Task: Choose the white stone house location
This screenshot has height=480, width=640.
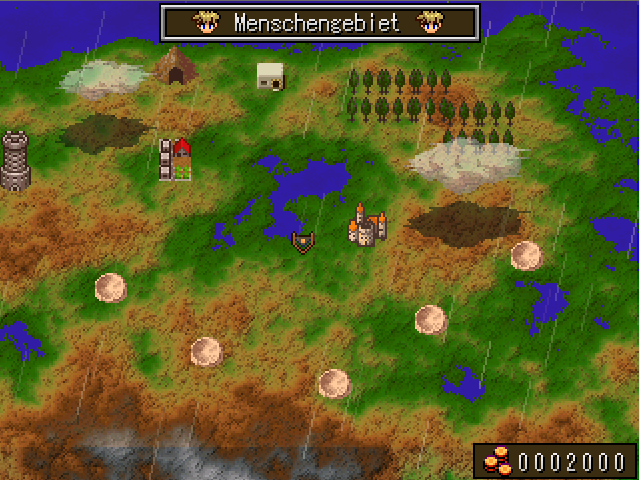Action: pyautogui.click(x=270, y=76)
